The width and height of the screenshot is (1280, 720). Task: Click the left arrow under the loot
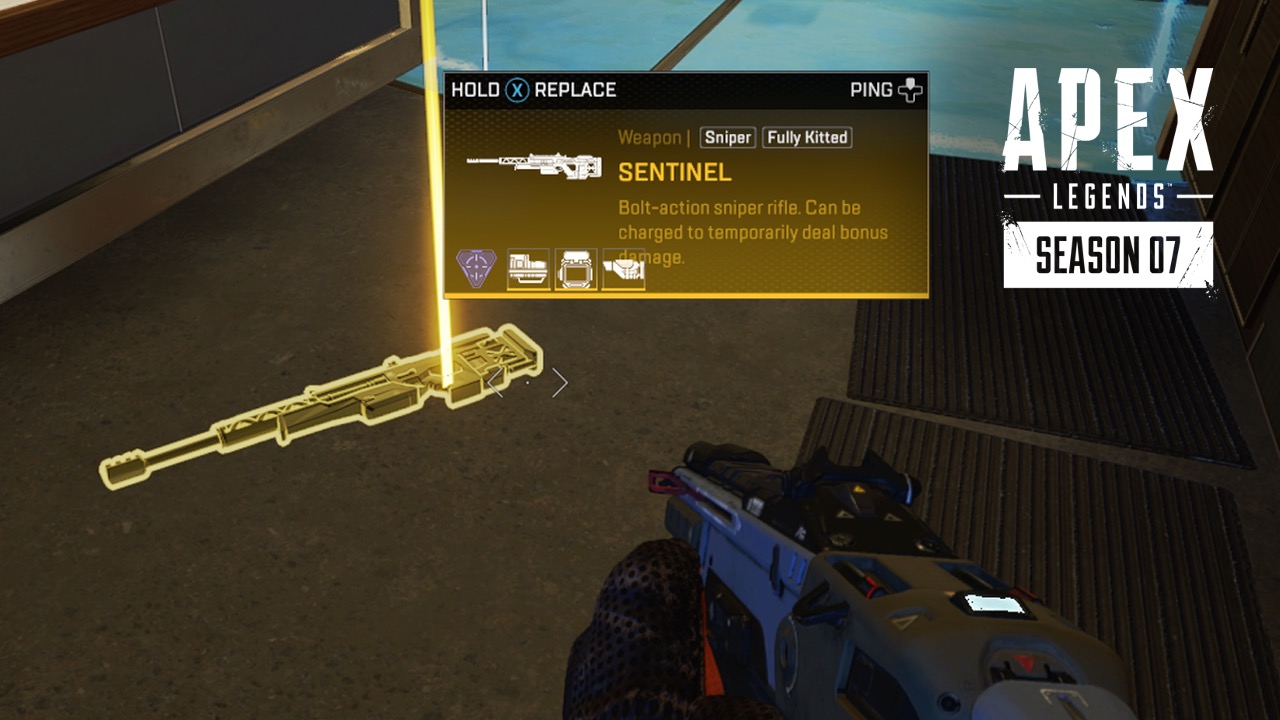point(497,382)
